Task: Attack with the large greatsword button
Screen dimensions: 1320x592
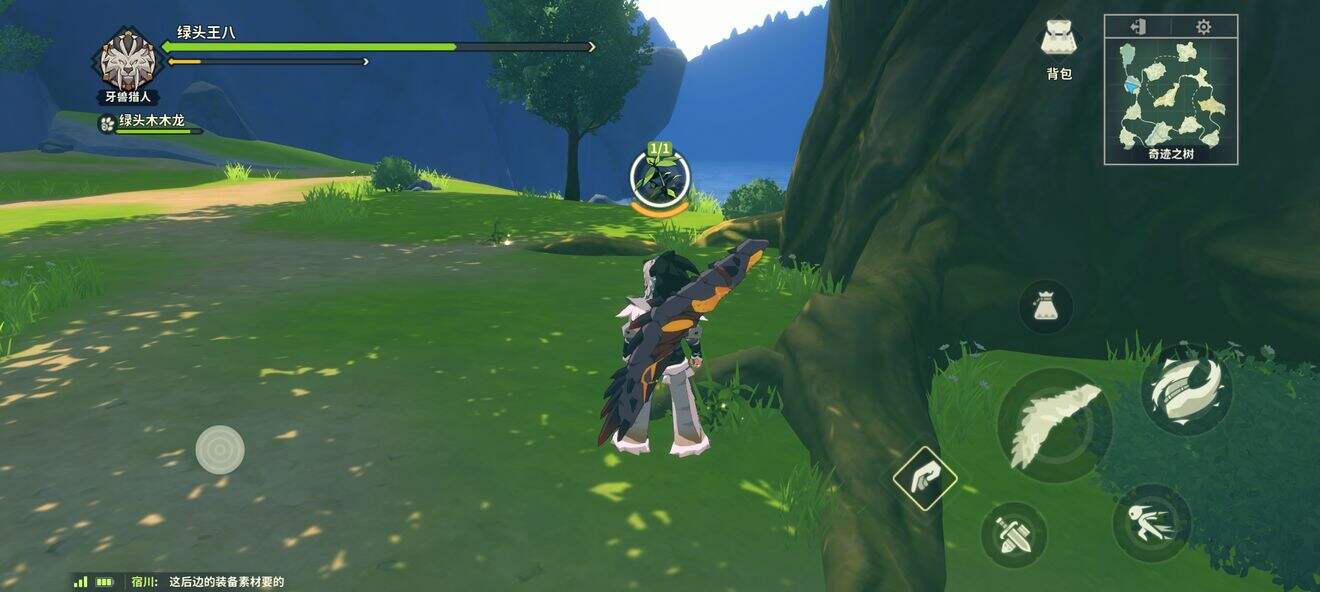Action: coord(1054,424)
